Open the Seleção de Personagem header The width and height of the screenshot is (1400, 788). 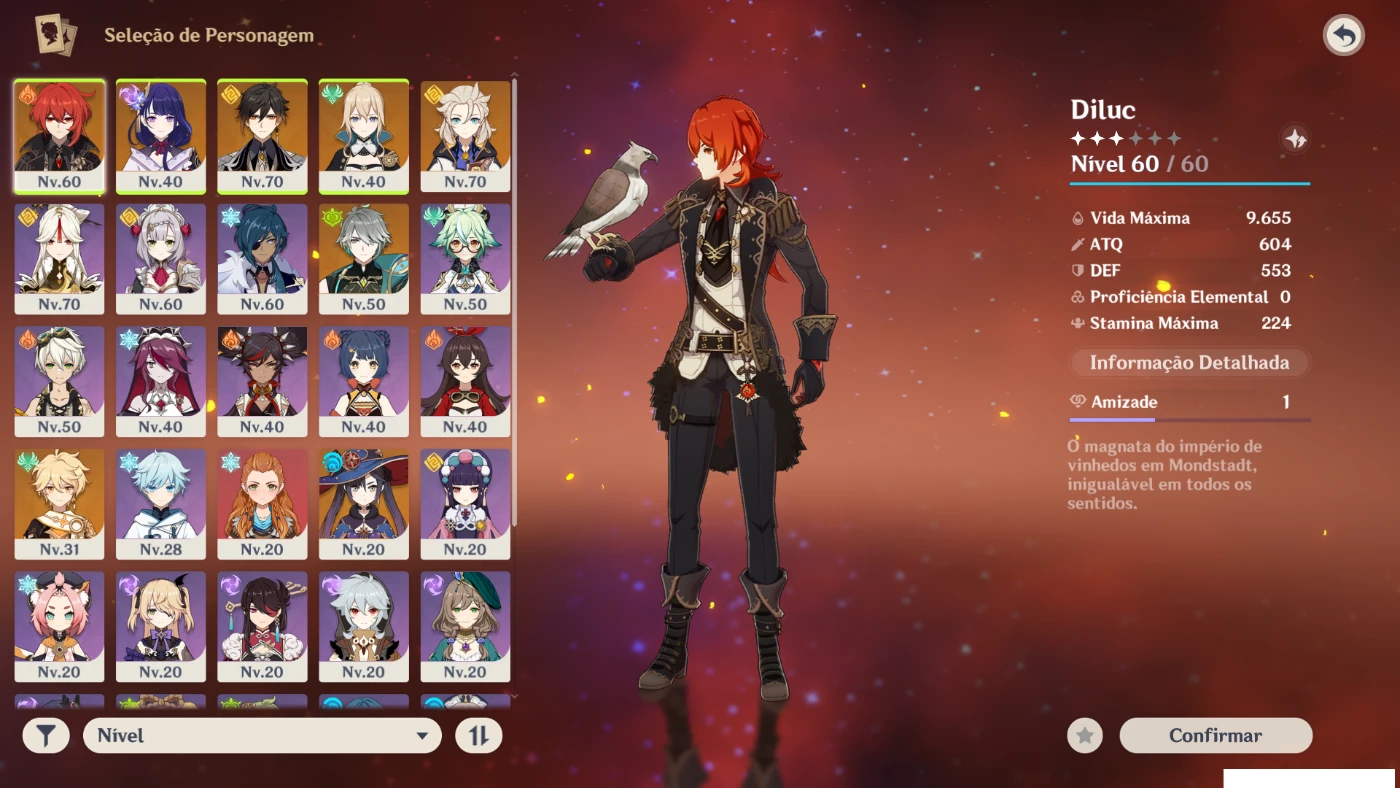pyautogui.click(x=211, y=33)
